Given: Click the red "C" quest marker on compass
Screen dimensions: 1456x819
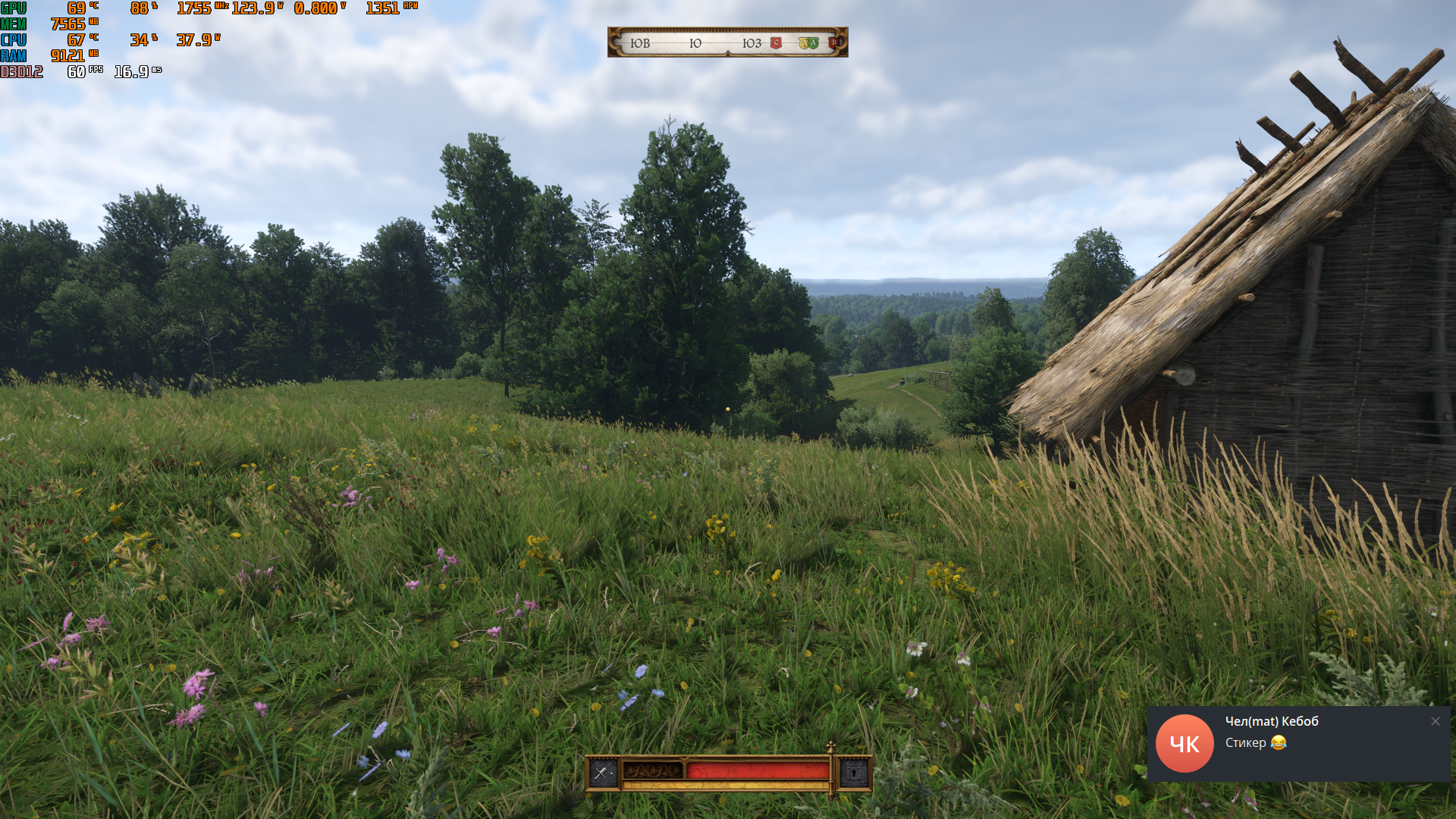Looking at the screenshot, I should coord(776,43).
